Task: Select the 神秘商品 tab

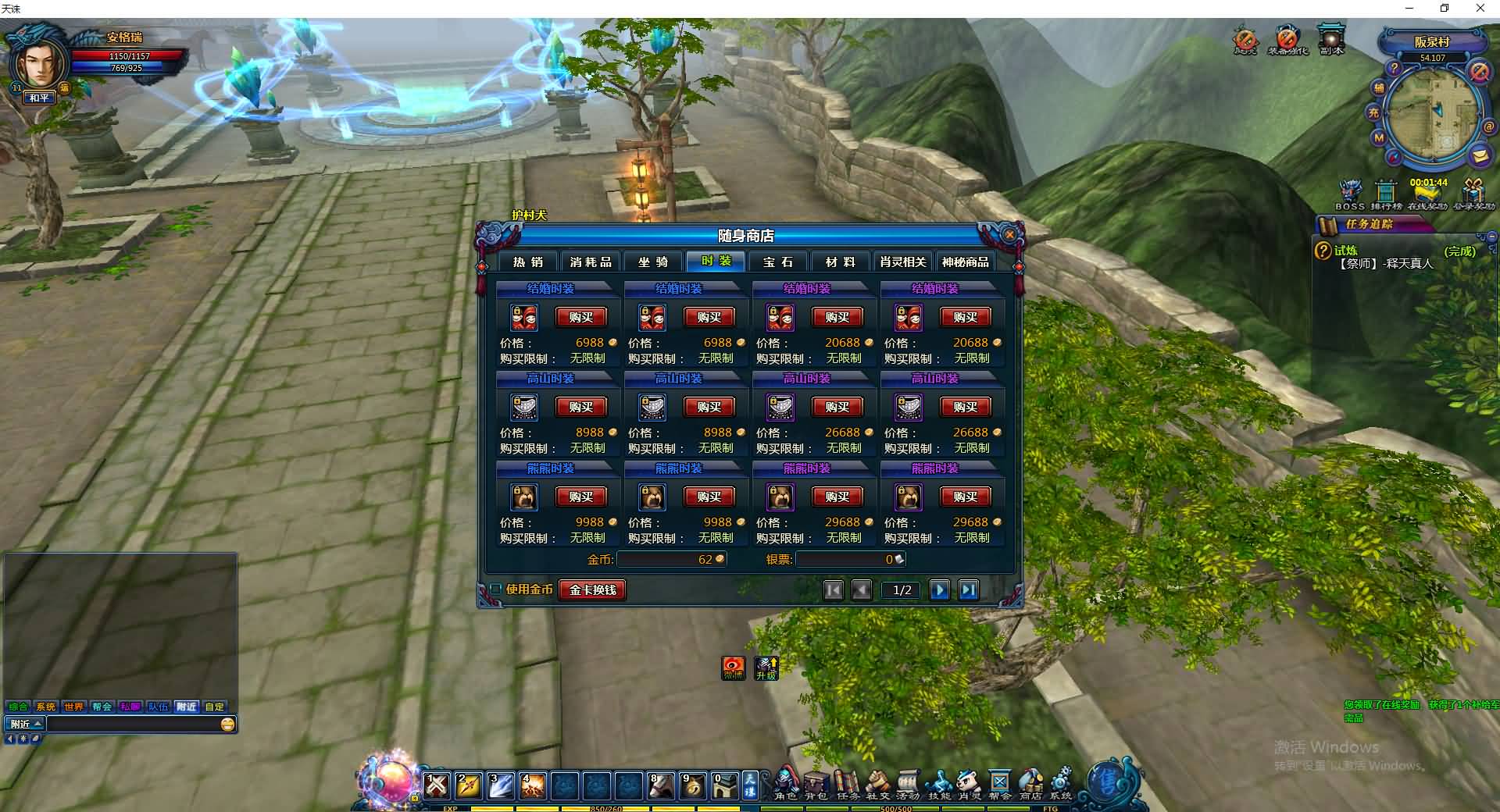Action: [x=965, y=262]
